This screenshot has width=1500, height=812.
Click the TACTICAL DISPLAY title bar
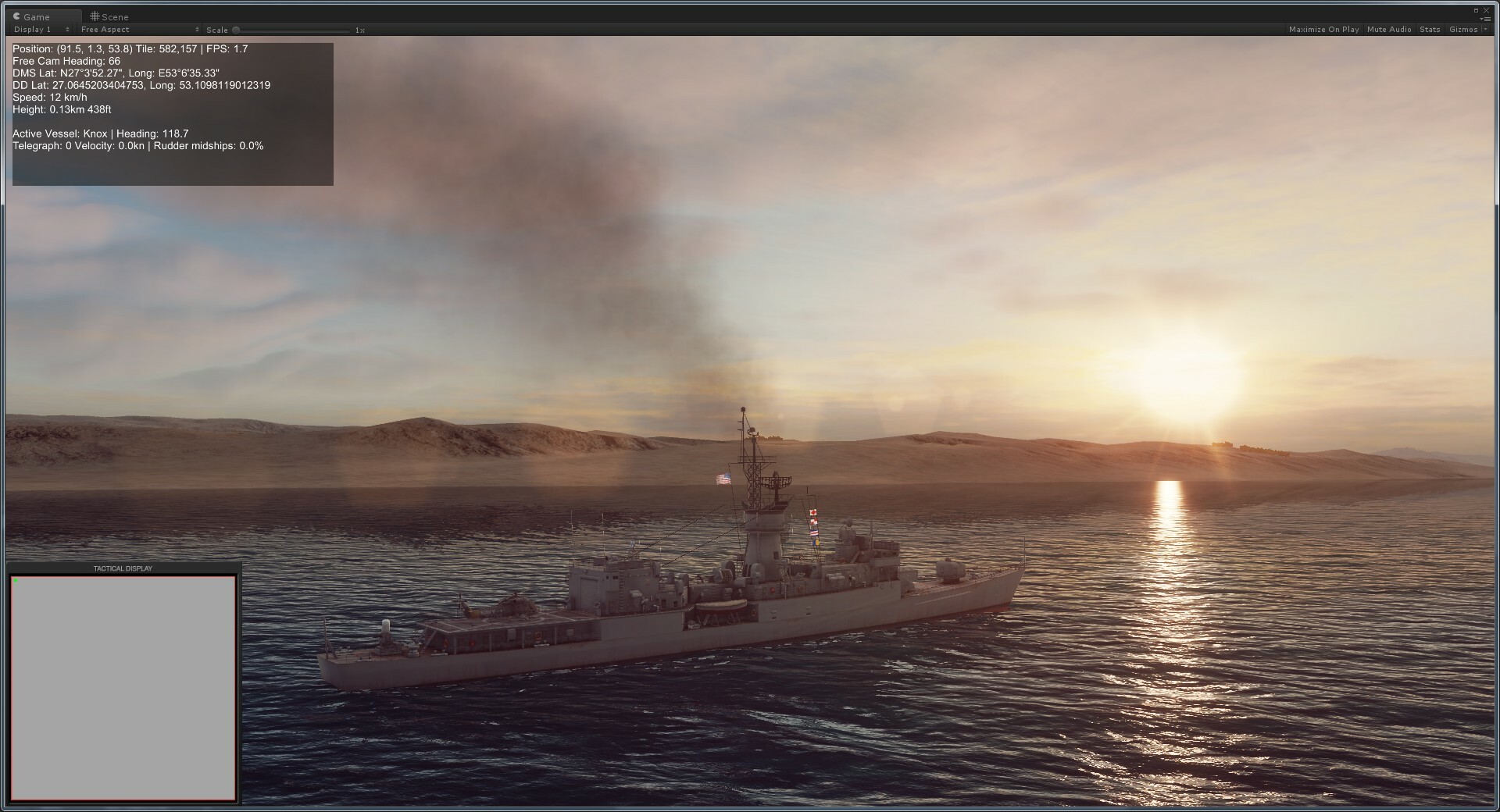(123, 568)
